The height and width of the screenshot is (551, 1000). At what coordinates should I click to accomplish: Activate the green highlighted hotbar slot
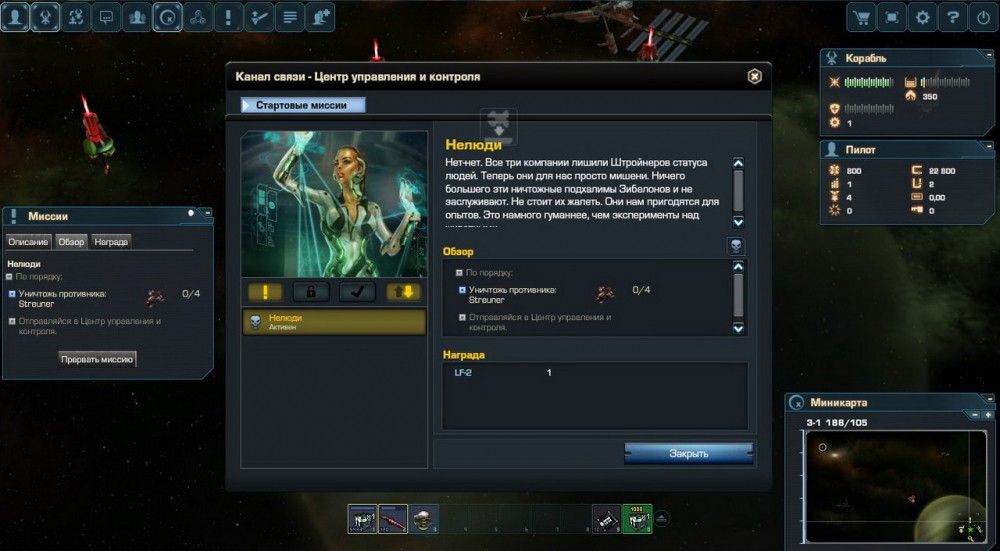click(637, 518)
